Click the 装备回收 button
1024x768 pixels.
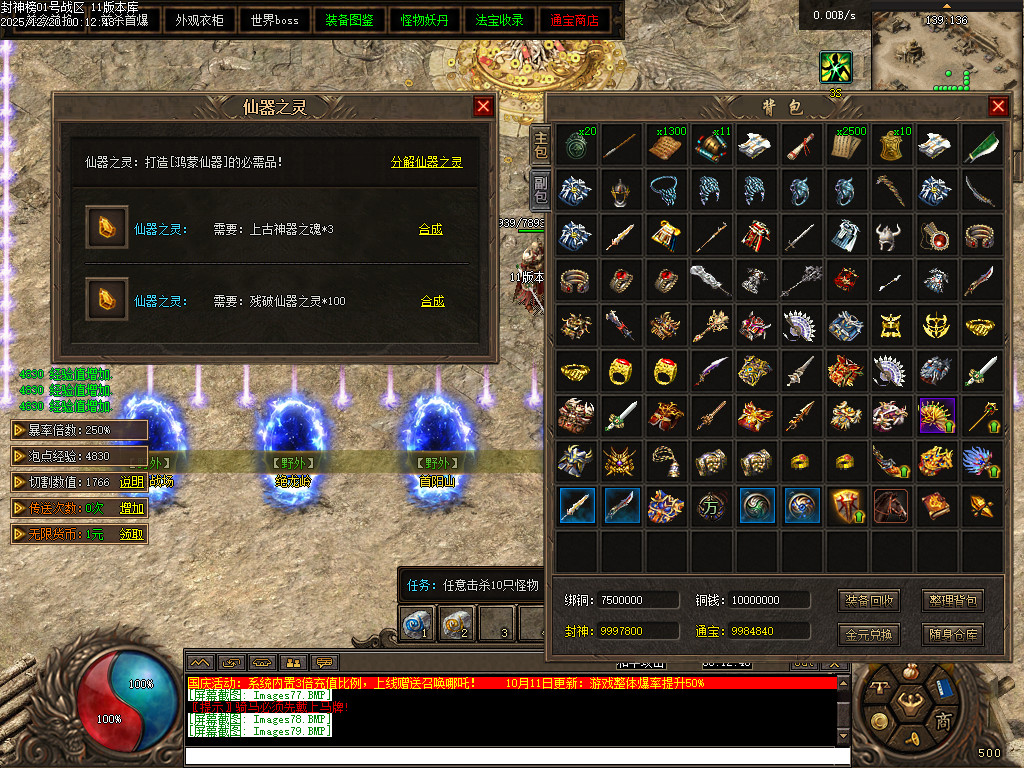tap(869, 600)
